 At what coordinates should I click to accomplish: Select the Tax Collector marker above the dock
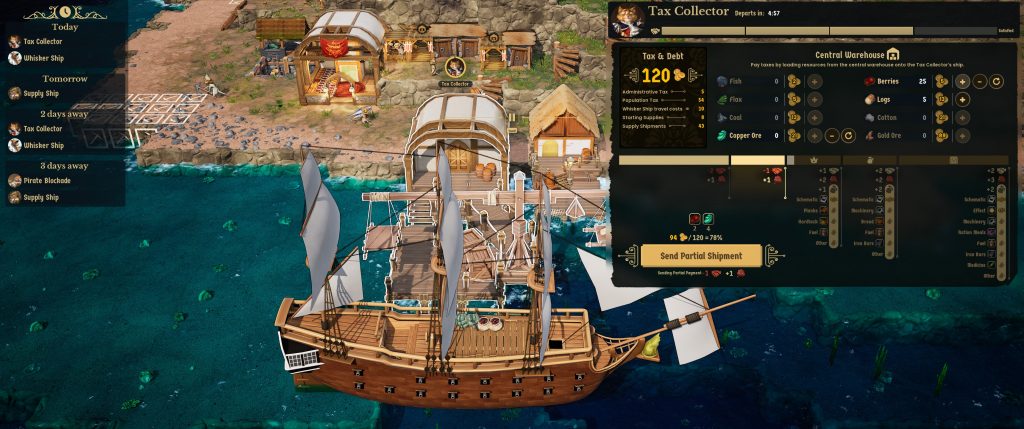tap(455, 68)
